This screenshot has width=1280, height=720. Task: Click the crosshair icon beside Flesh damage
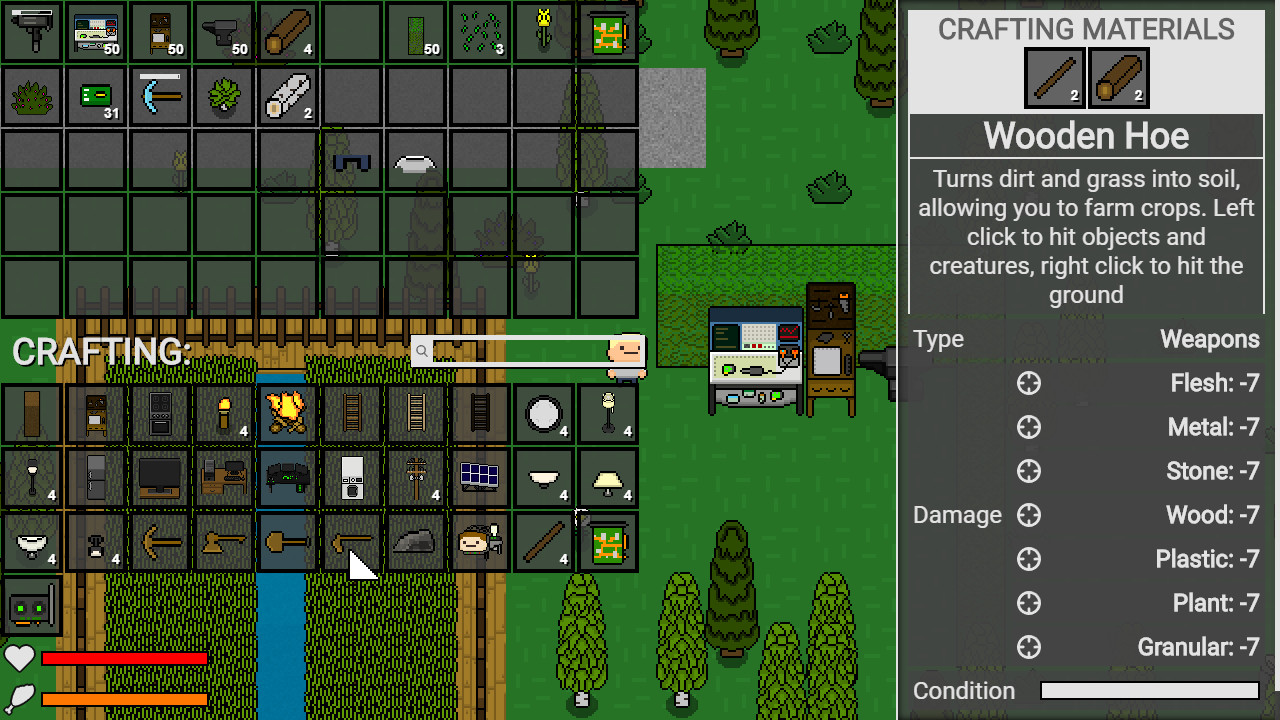click(x=1029, y=383)
